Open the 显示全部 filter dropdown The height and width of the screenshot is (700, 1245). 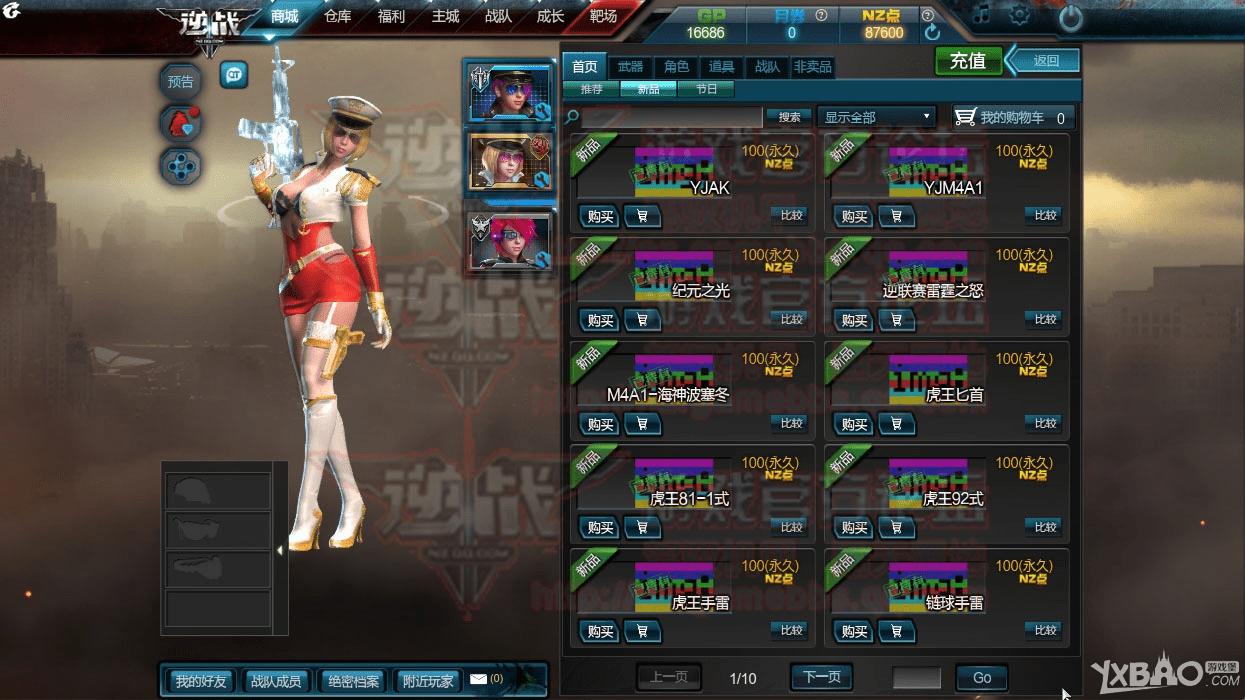pyautogui.click(x=876, y=117)
